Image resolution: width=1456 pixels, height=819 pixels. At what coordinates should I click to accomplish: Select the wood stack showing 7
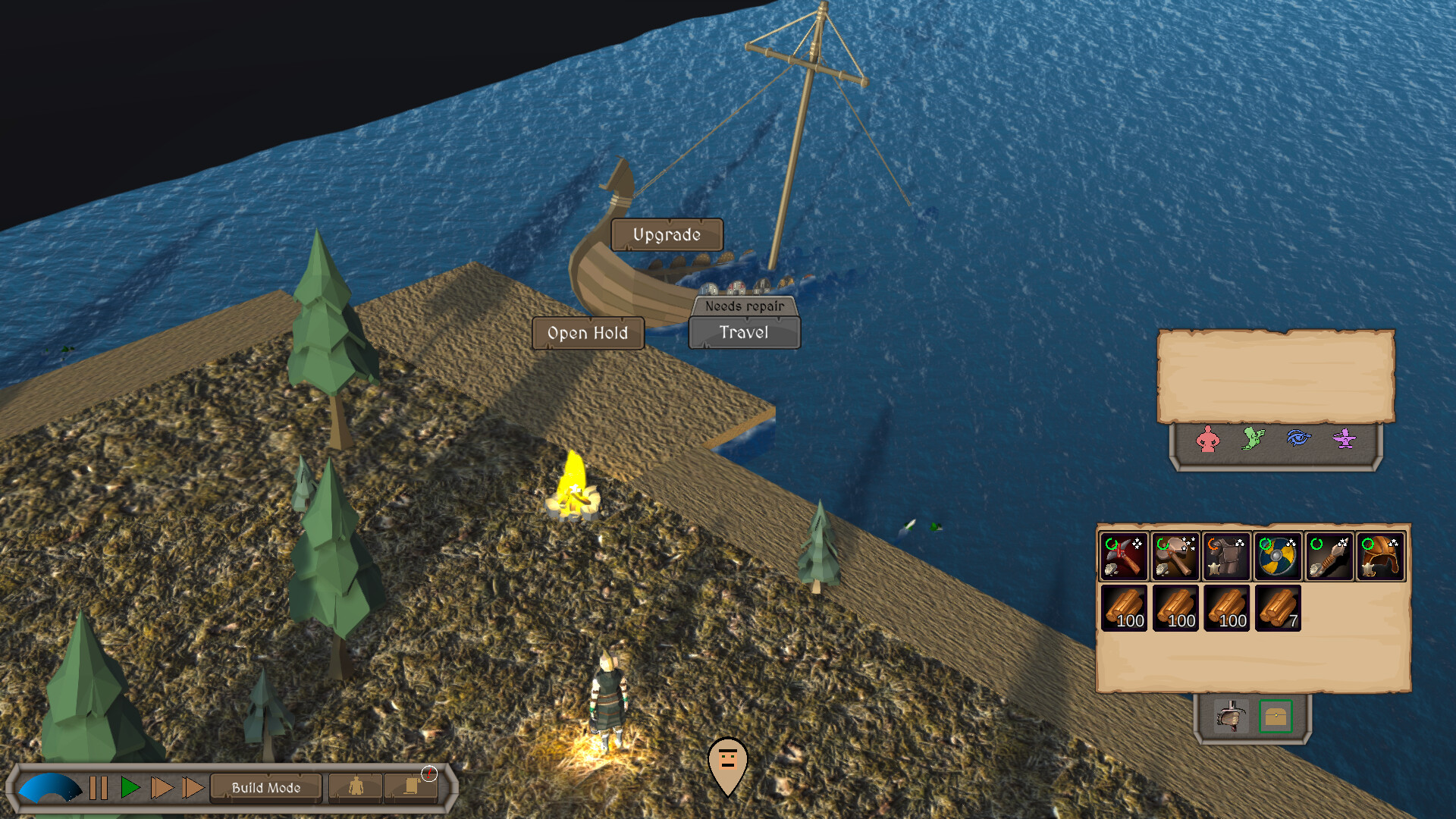(x=1278, y=608)
